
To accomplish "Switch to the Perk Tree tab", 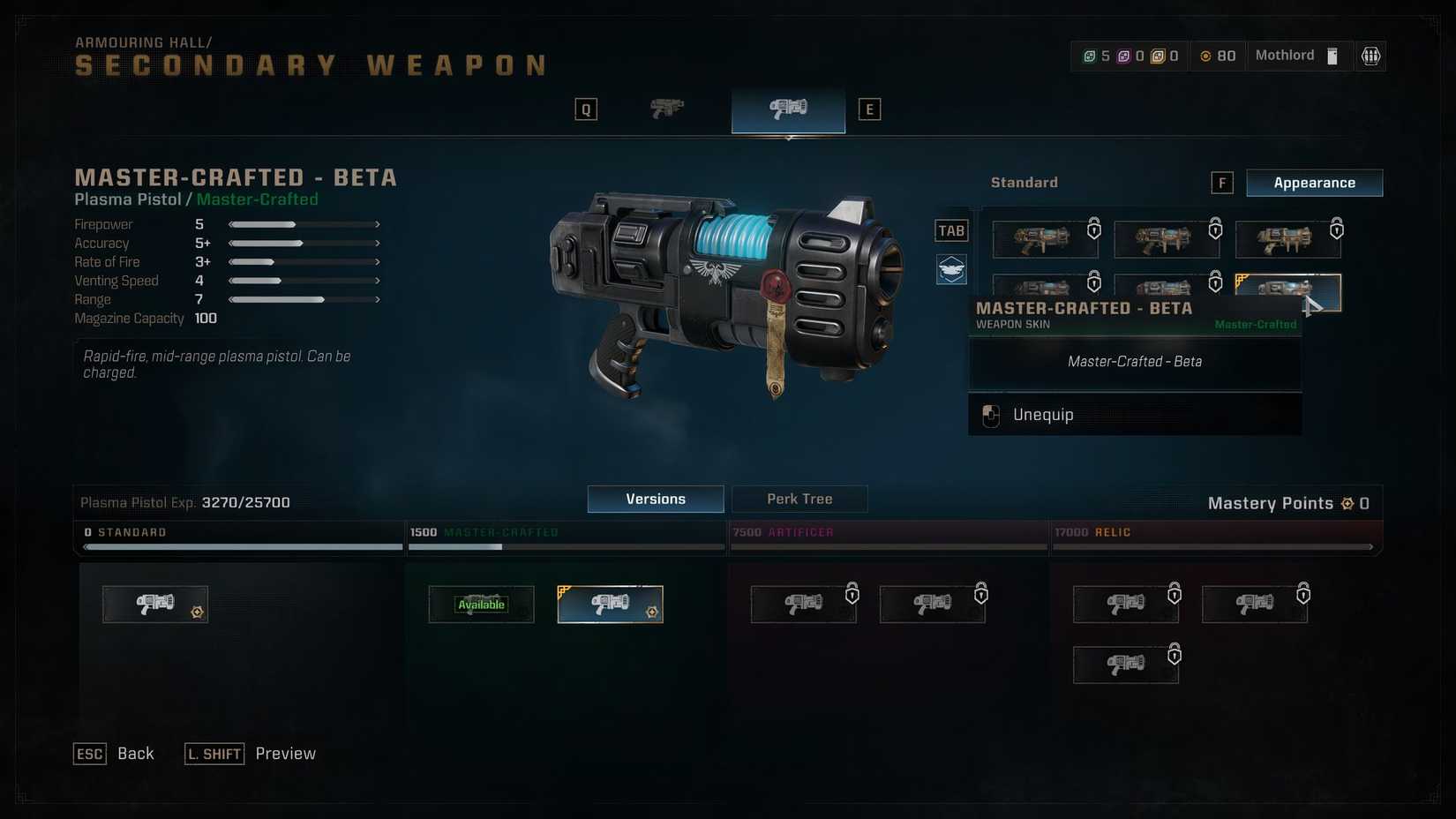I will tap(799, 499).
